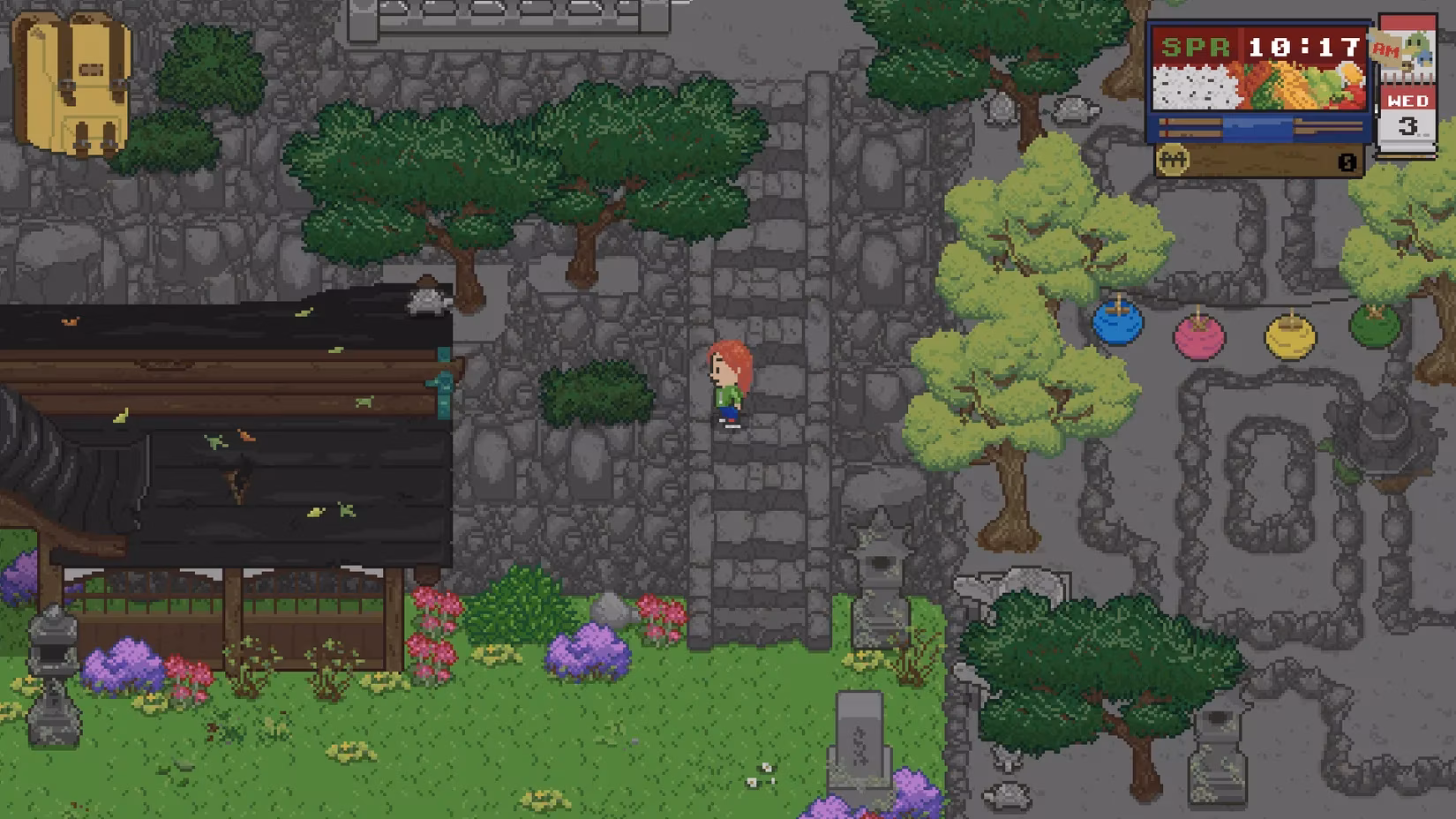
Task: Click the turtle resting on the rooftop
Action: (x=425, y=300)
